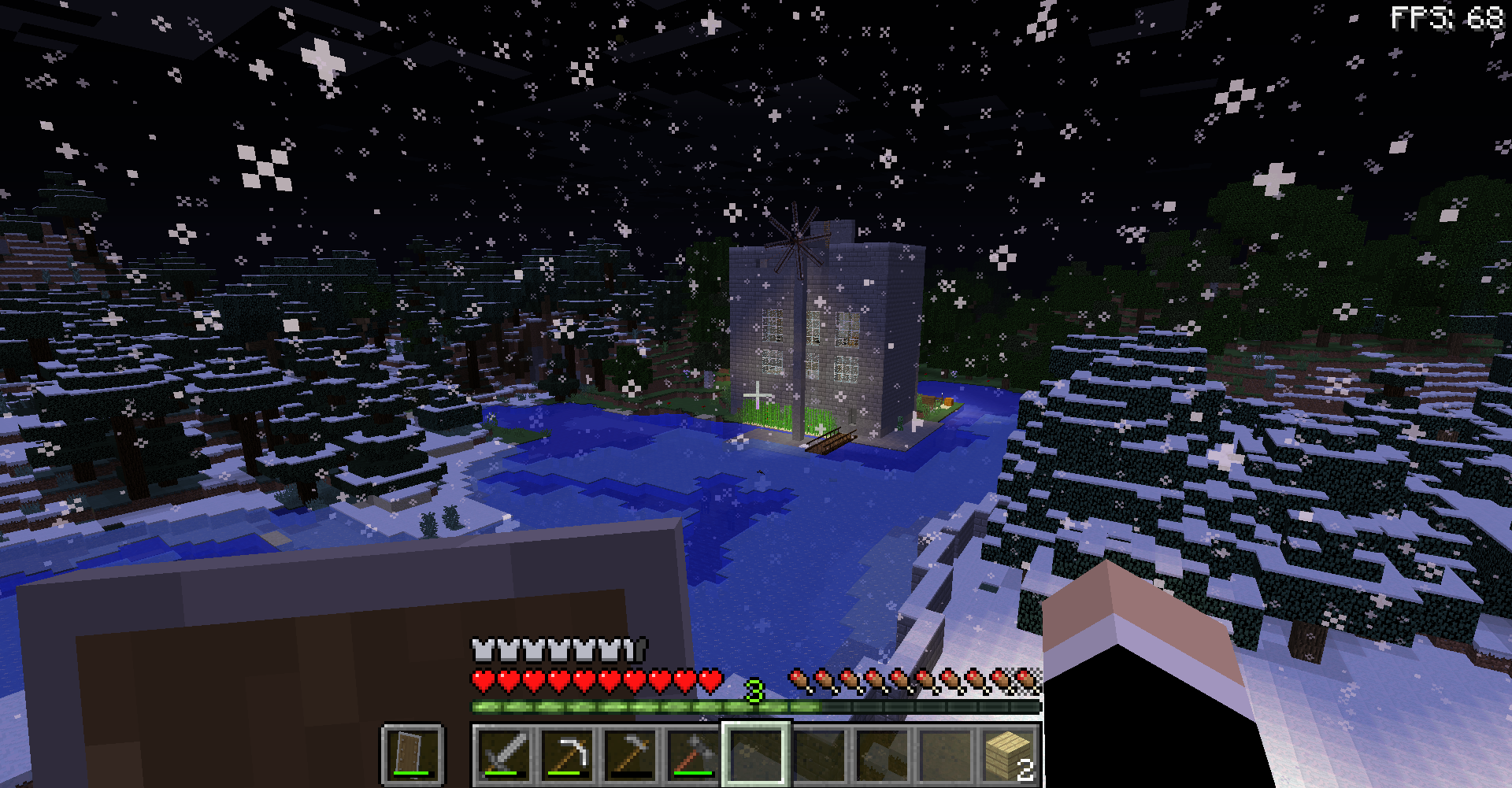Click the experience level number 3
The height and width of the screenshot is (788, 1512).
click(x=754, y=689)
